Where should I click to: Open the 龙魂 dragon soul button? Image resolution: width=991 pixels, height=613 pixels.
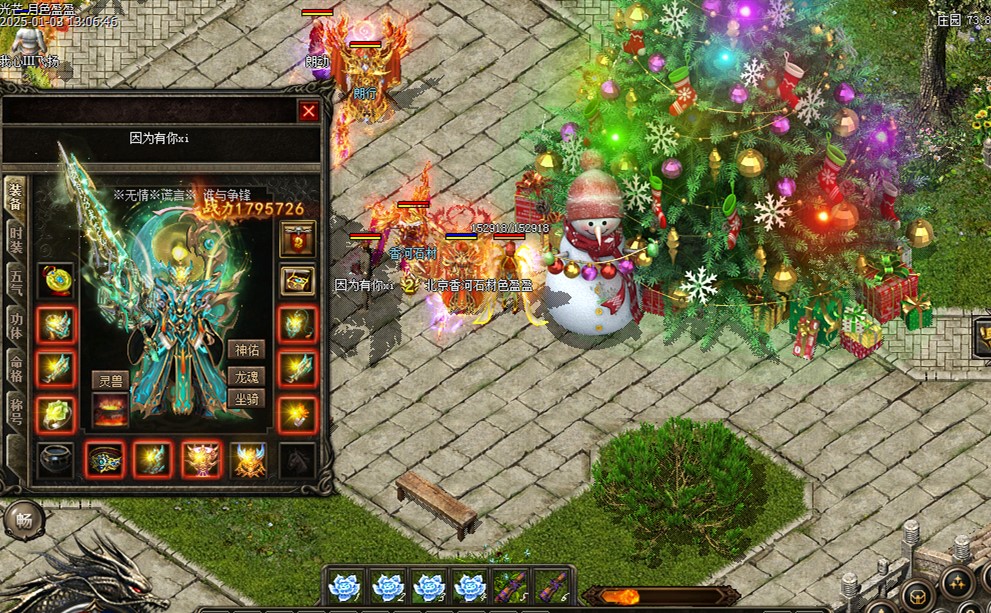(x=246, y=376)
